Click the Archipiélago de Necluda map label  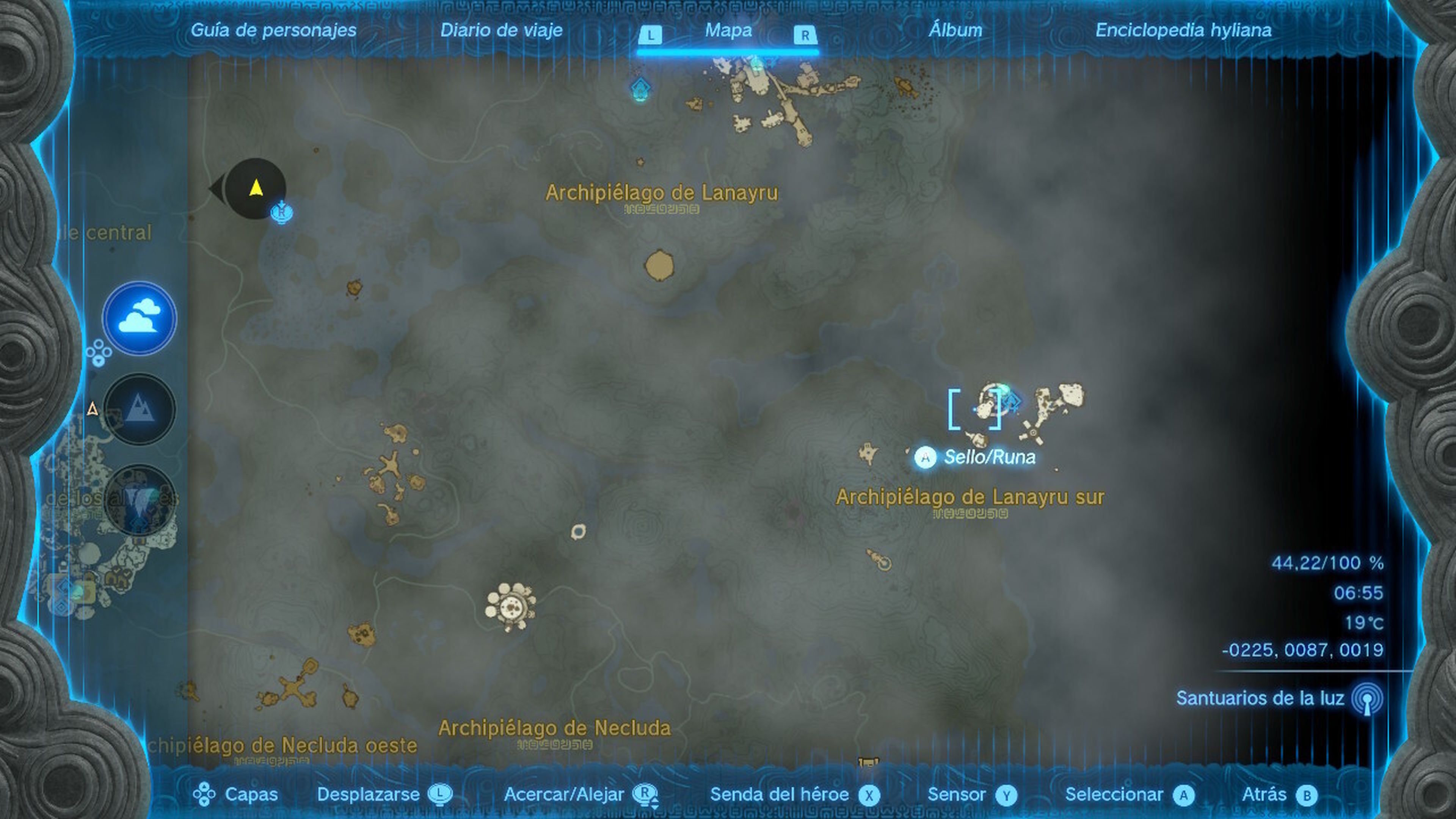554,728
